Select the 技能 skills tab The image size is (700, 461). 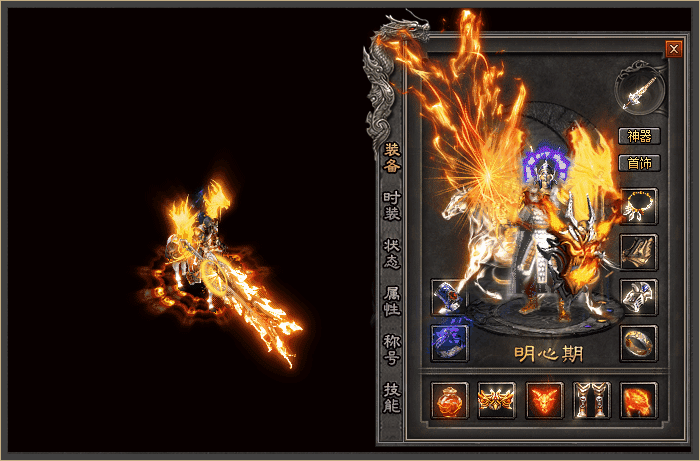[392, 397]
